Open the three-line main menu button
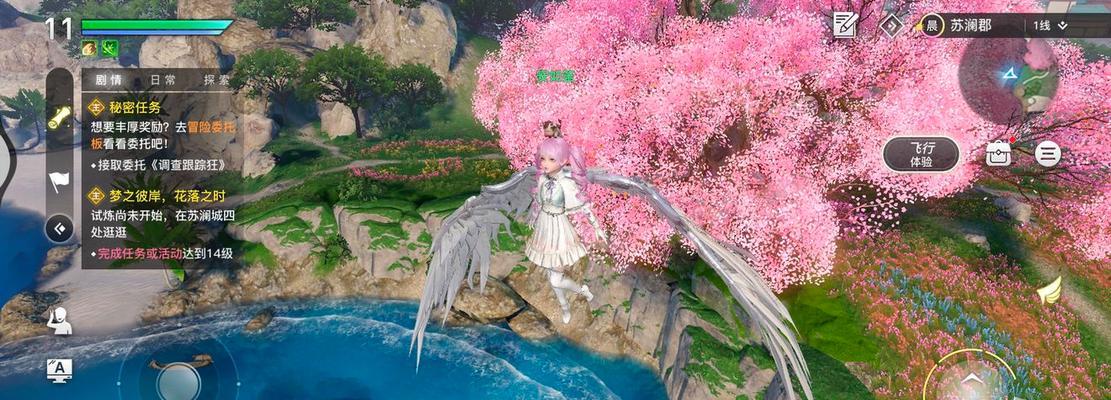Viewport: 1111px width, 400px height. tap(1047, 153)
